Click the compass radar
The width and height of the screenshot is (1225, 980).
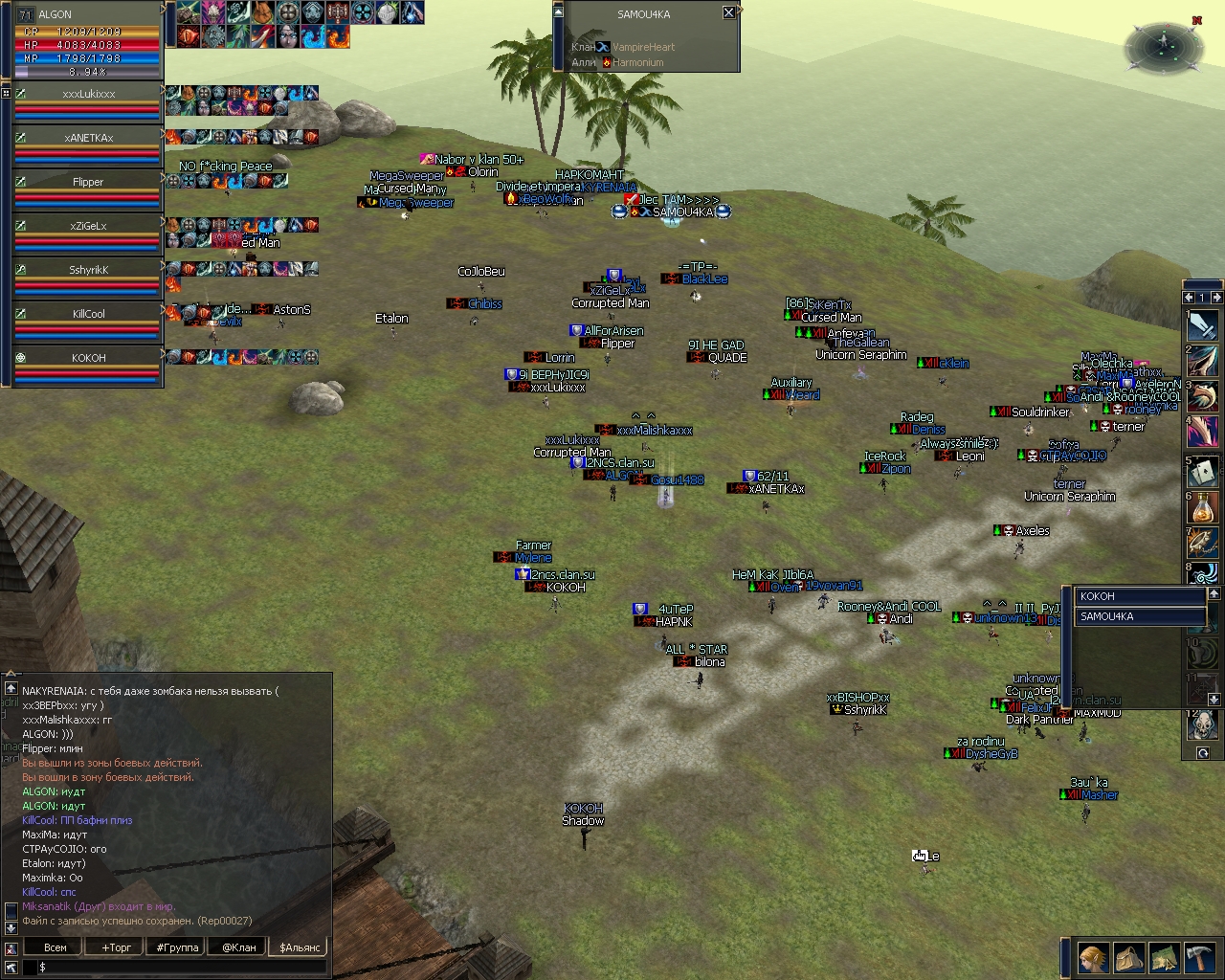click(x=1164, y=44)
